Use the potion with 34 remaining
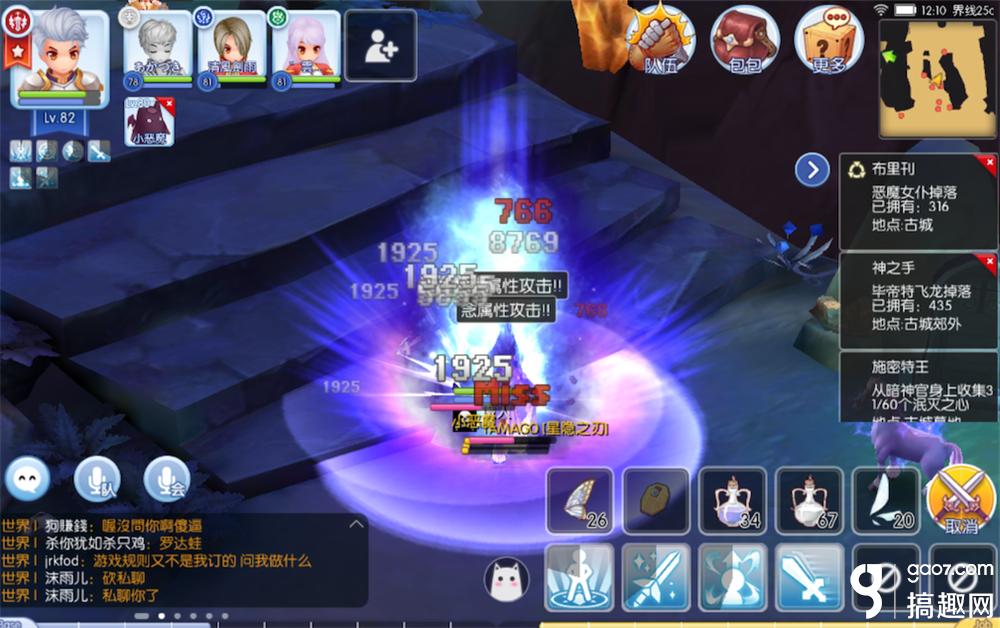This screenshot has width=1000, height=628. pos(733,498)
